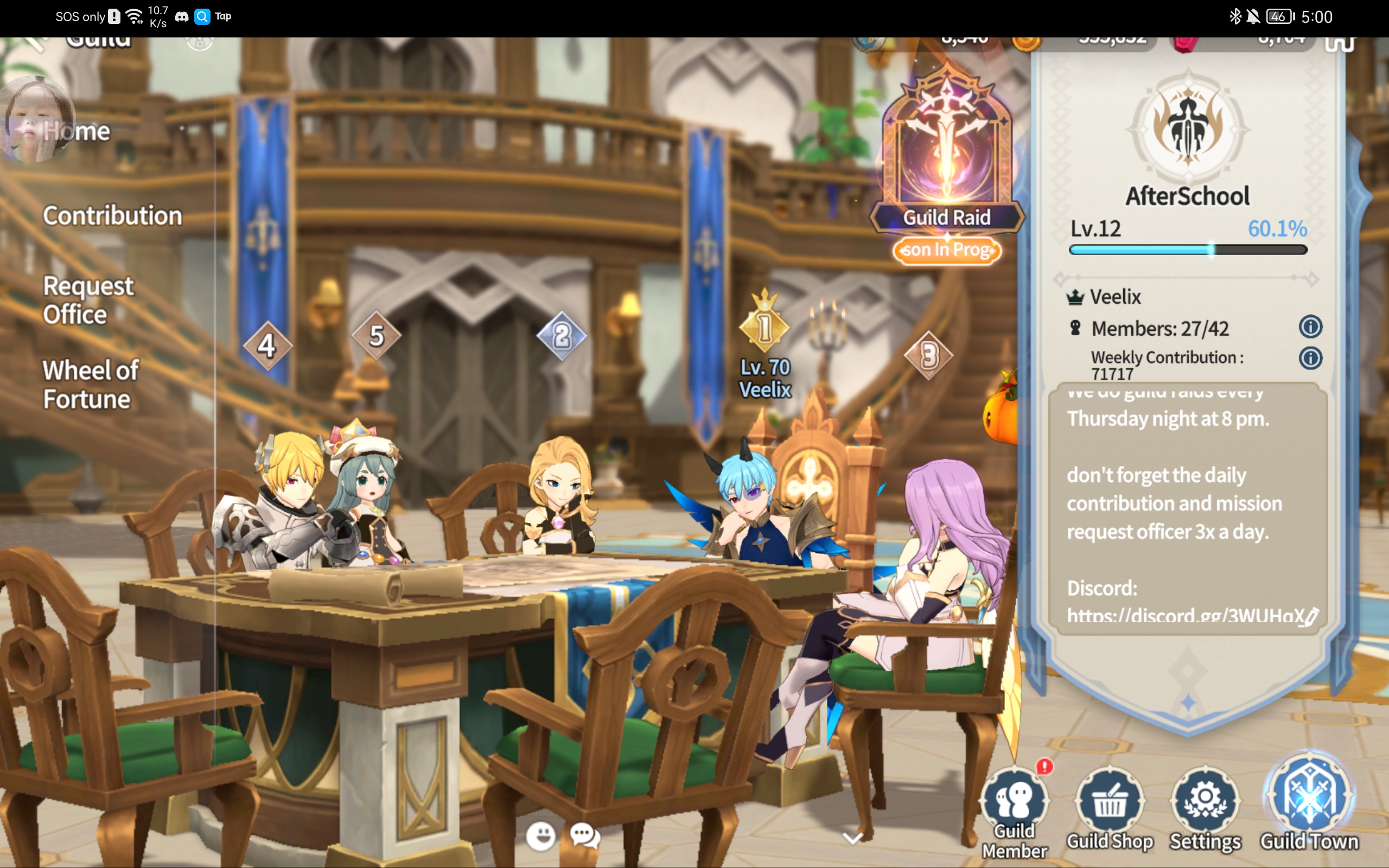Image resolution: width=1389 pixels, height=868 pixels.
Task: Go to Guild Town
Action: point(1309,803)
